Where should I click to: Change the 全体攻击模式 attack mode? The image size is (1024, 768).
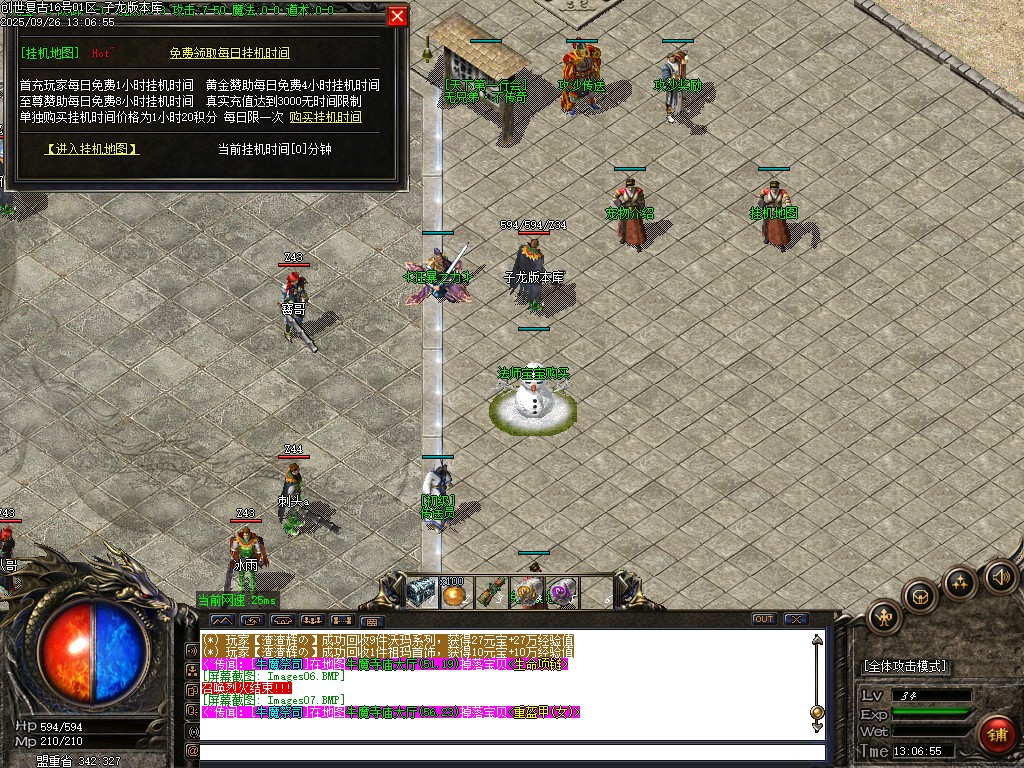[905, 666]
